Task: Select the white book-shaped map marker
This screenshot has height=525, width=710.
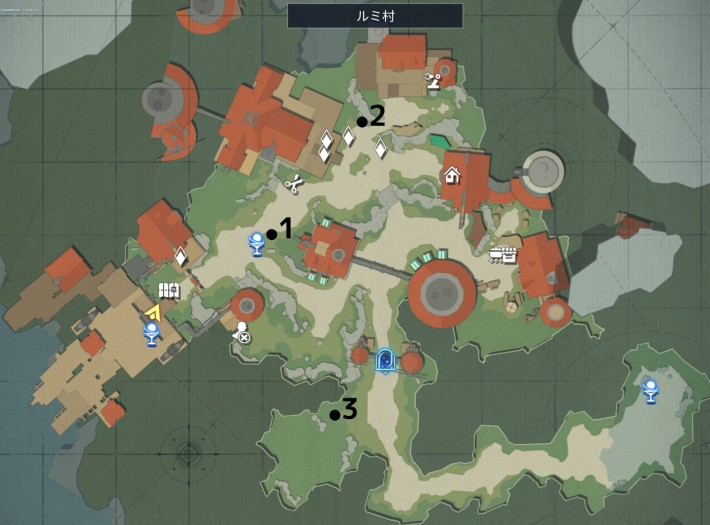Action: pyautogui.click(x=168, y=291)
